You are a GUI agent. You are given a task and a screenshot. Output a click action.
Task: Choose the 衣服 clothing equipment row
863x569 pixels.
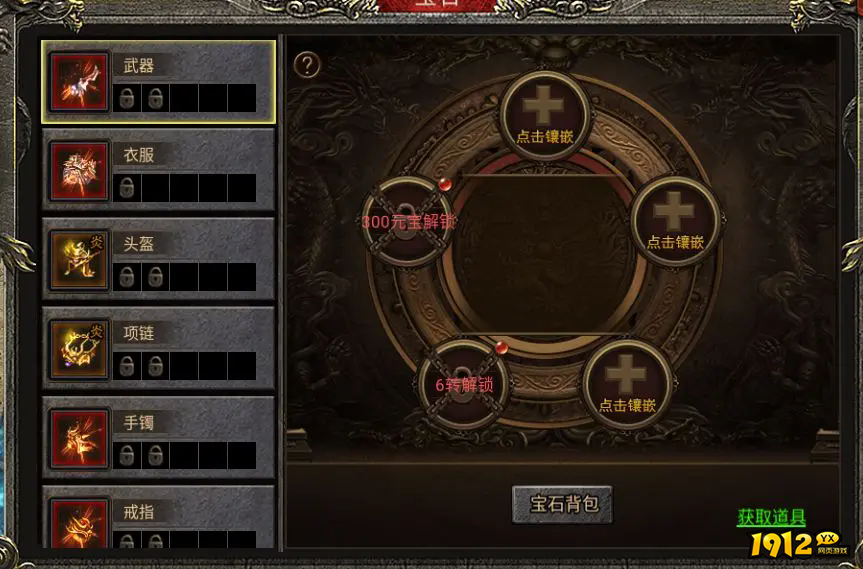[158, 171]
